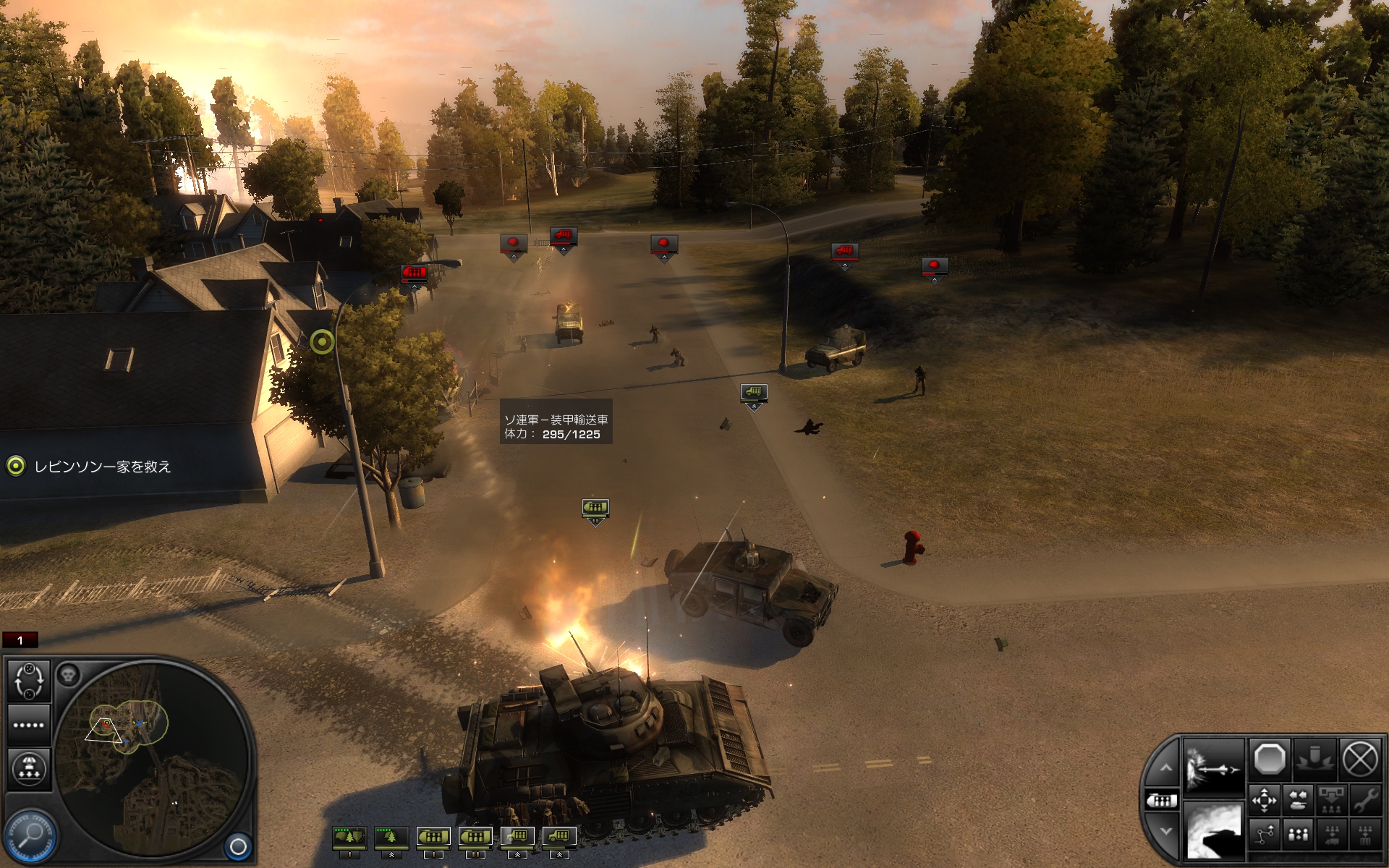Click the wrench repair command

pyautogui.click(x=1365, y=801)
